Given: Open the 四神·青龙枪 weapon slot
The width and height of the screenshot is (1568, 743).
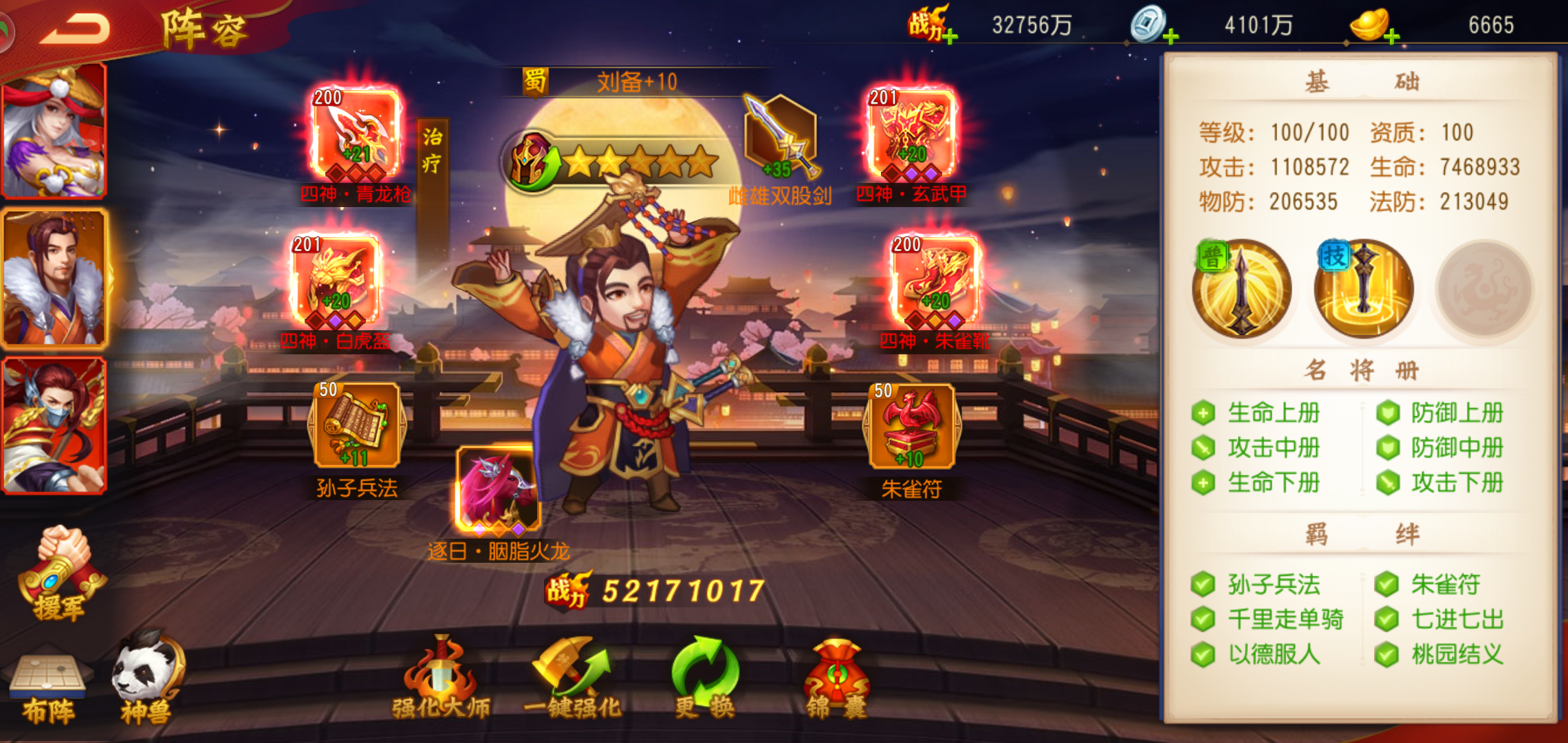Looking at the screenshot, I should 356,133.
